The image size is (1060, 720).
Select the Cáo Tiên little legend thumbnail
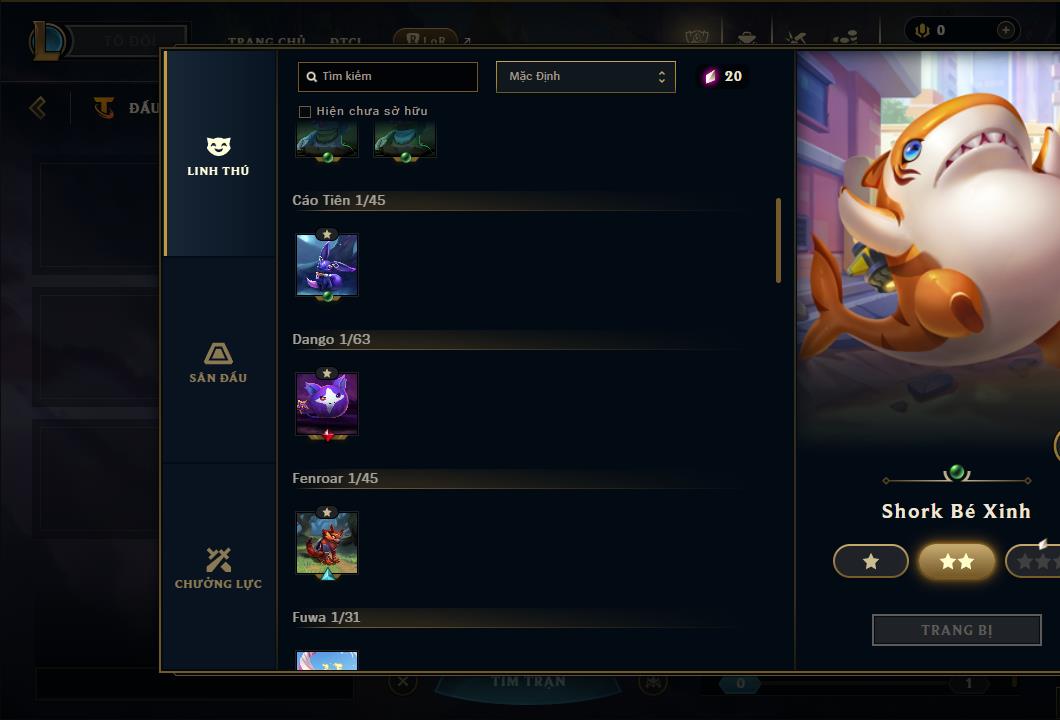click(327, 265)
